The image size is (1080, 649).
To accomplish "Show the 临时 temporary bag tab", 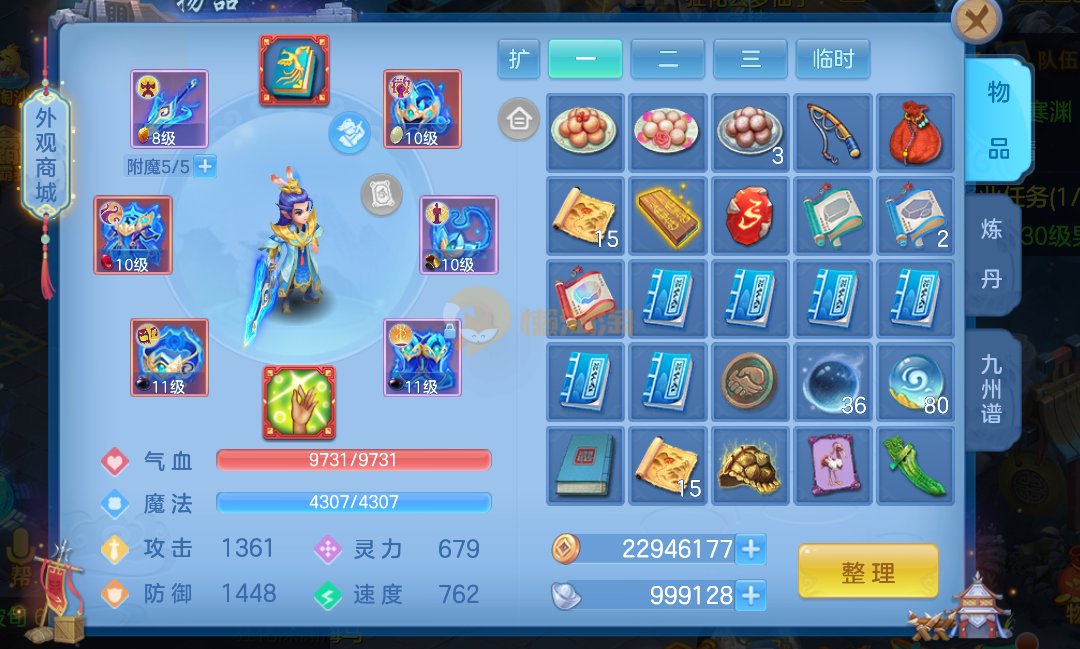I will click(832, 59).
